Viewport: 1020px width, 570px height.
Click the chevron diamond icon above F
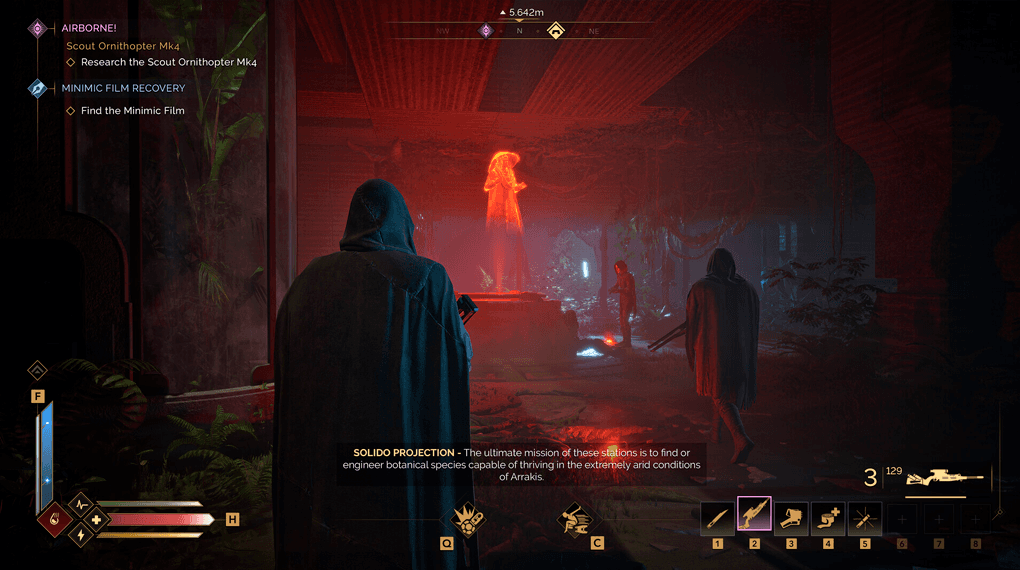[x=37, y=370]
